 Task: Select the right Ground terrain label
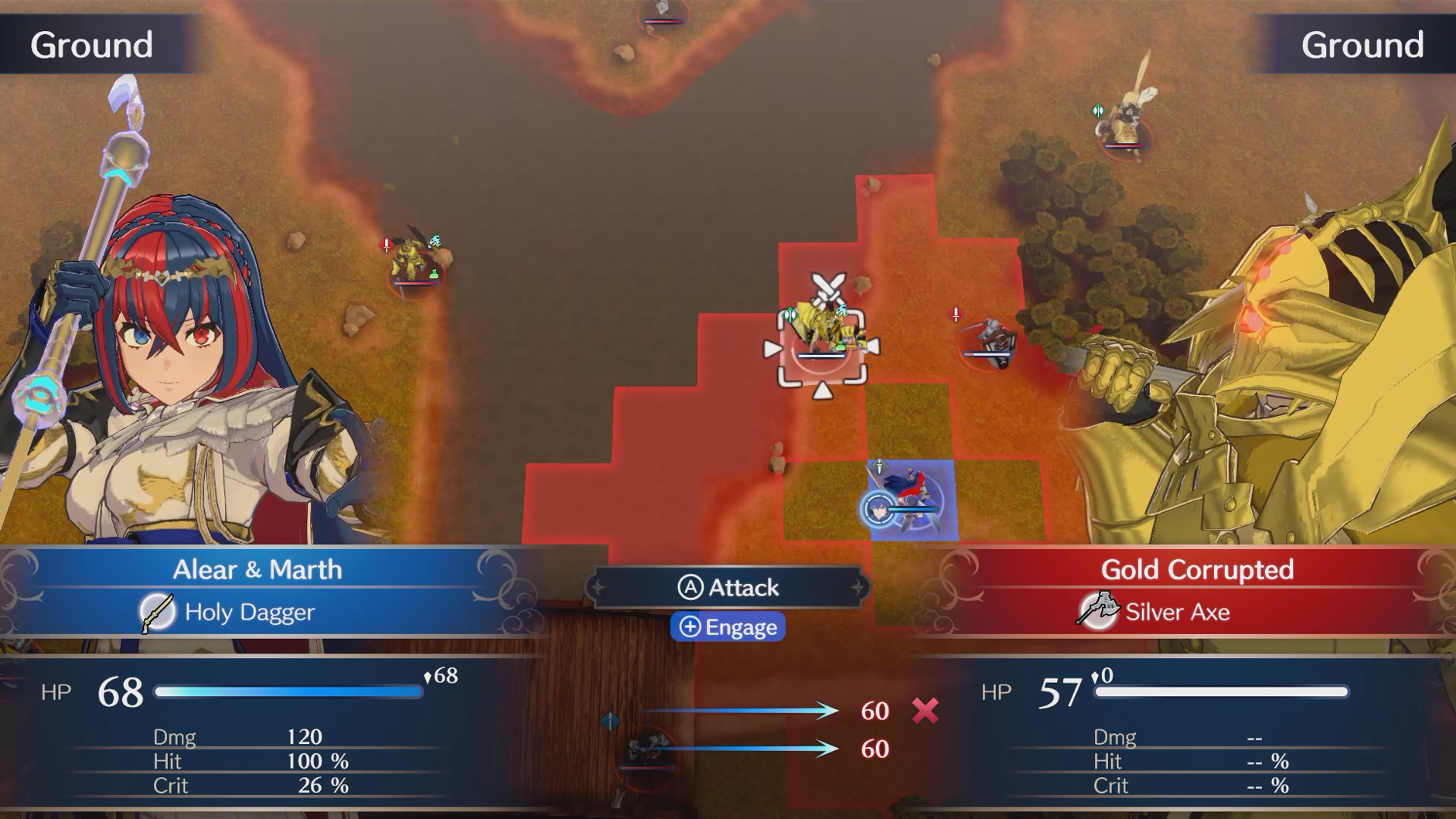(1362, 44)
